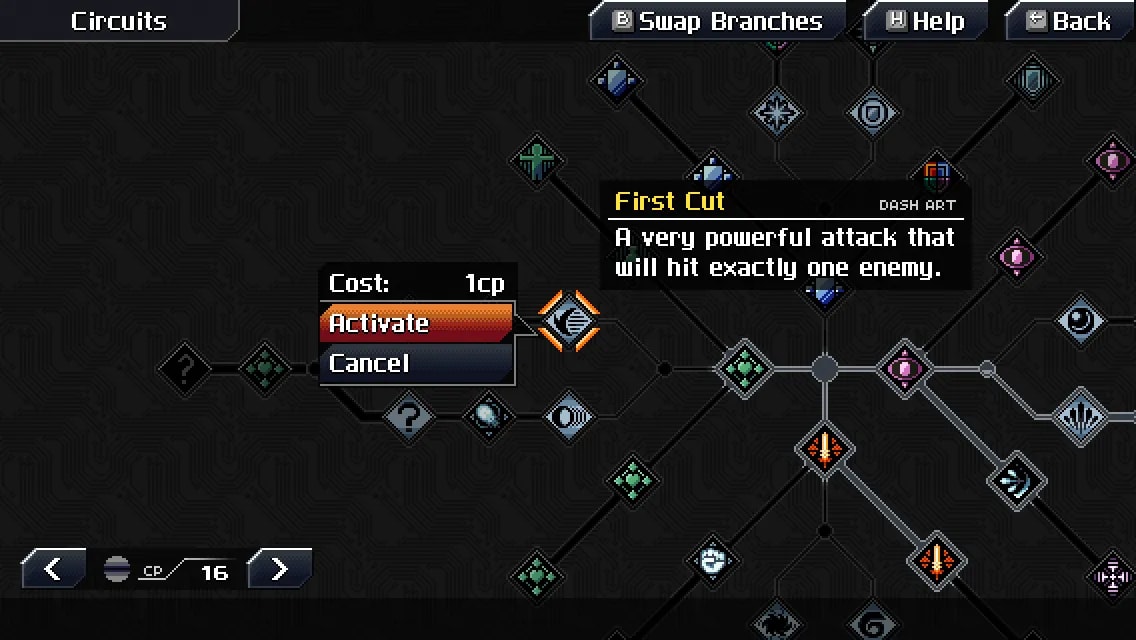The width and height of the screenshot is (1136, 640).
Task: Select the highlighted First Cut circuit node
Action: pyautogui.click(x=569, y=321)
